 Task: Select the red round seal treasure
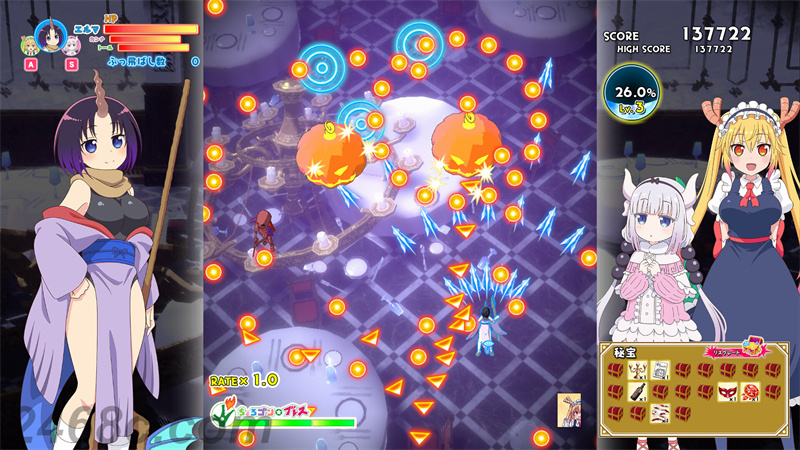click(749, 391)
